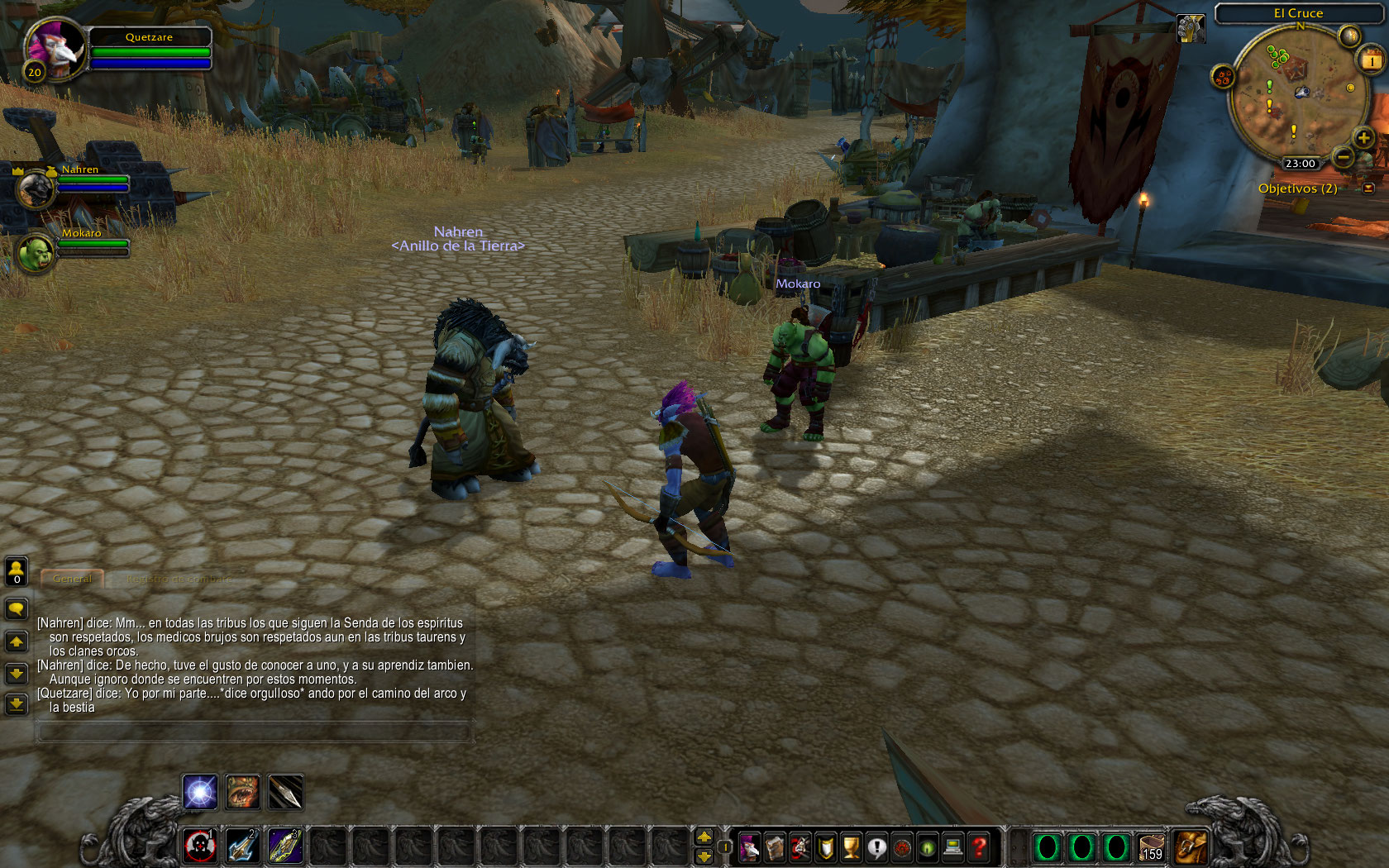Screen dimensions: 1389x868
Task: Open the main backpack
Action: (1190, 847)
